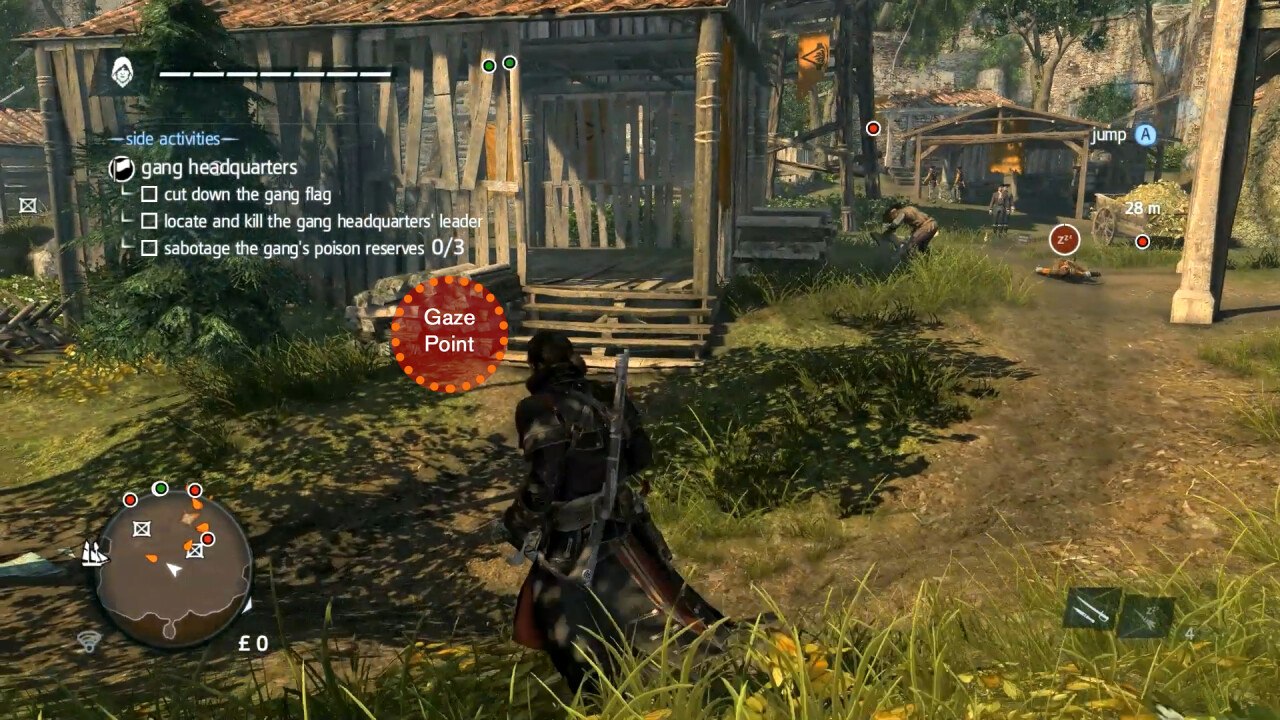Select the sword and dagger weapon slot

(1090, 609)
